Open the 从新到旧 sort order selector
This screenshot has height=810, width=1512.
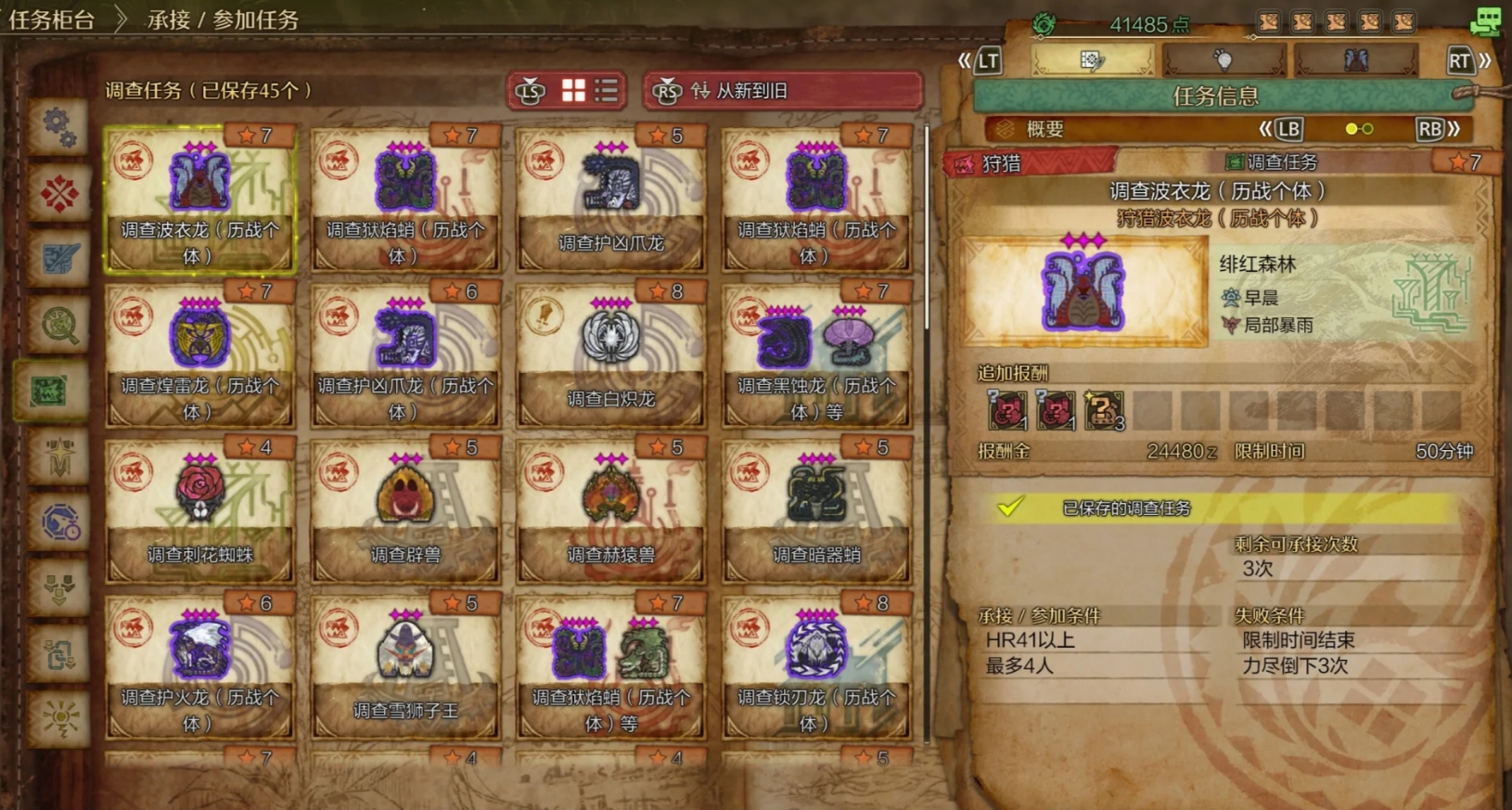coord(784,91)
